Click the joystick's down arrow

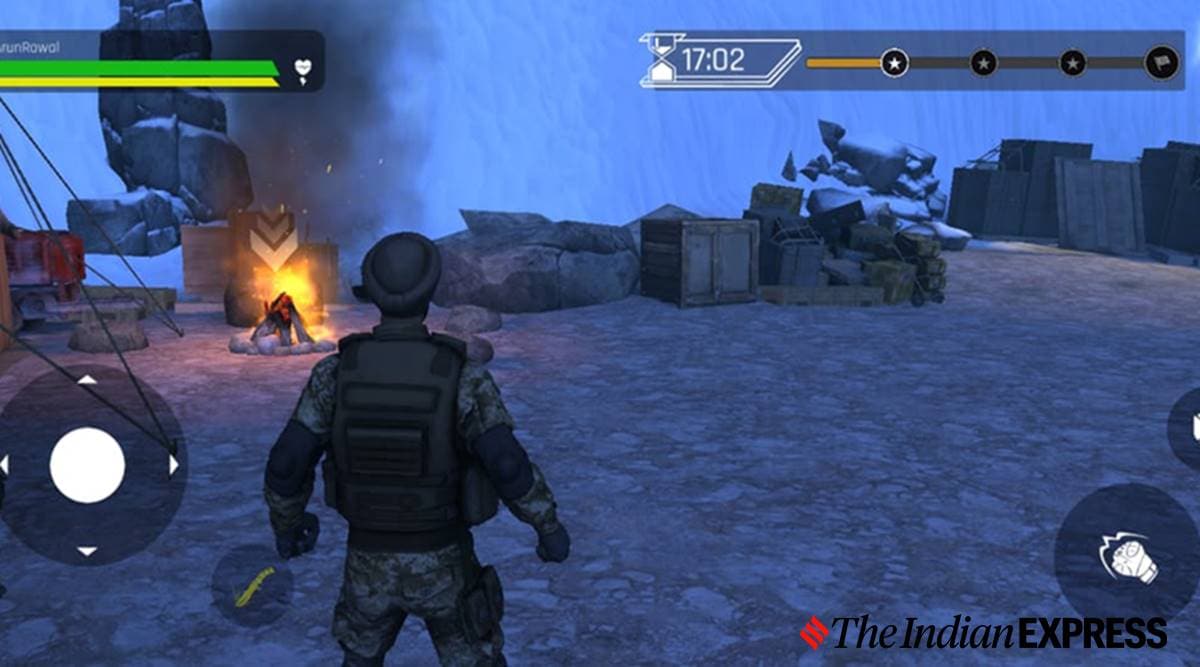click(87, 551)
